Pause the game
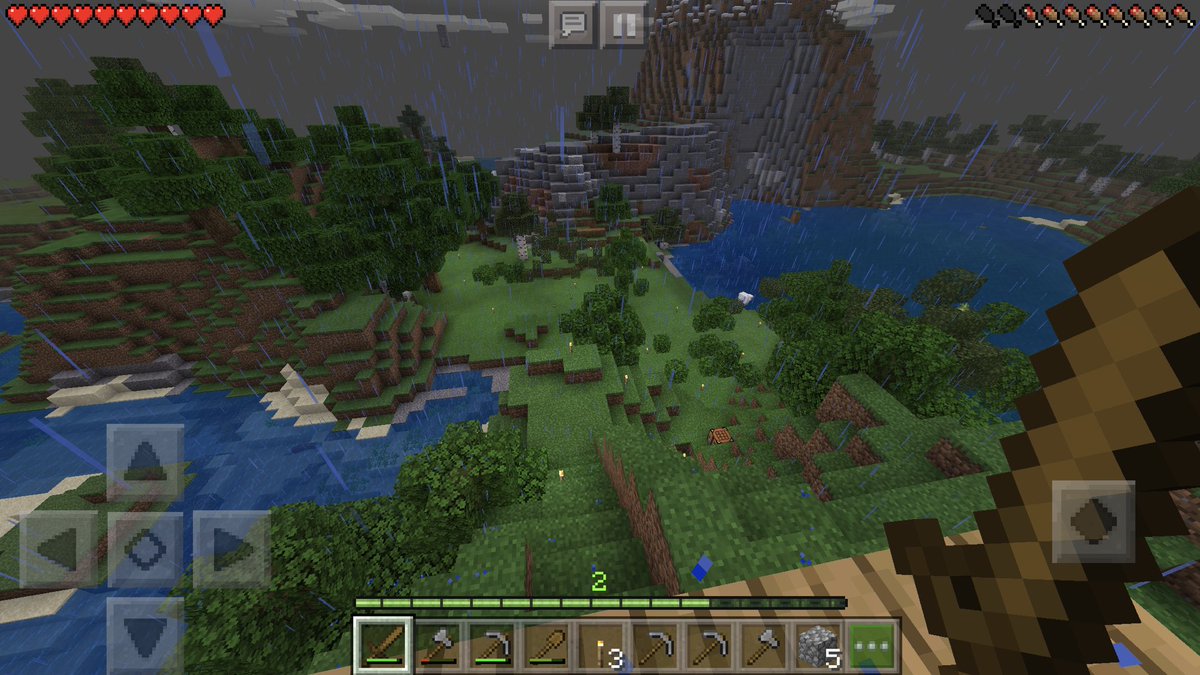Image resolution: width=1200 pixels, height=675 pixels. pyautogui.click(x=623, y=24)
